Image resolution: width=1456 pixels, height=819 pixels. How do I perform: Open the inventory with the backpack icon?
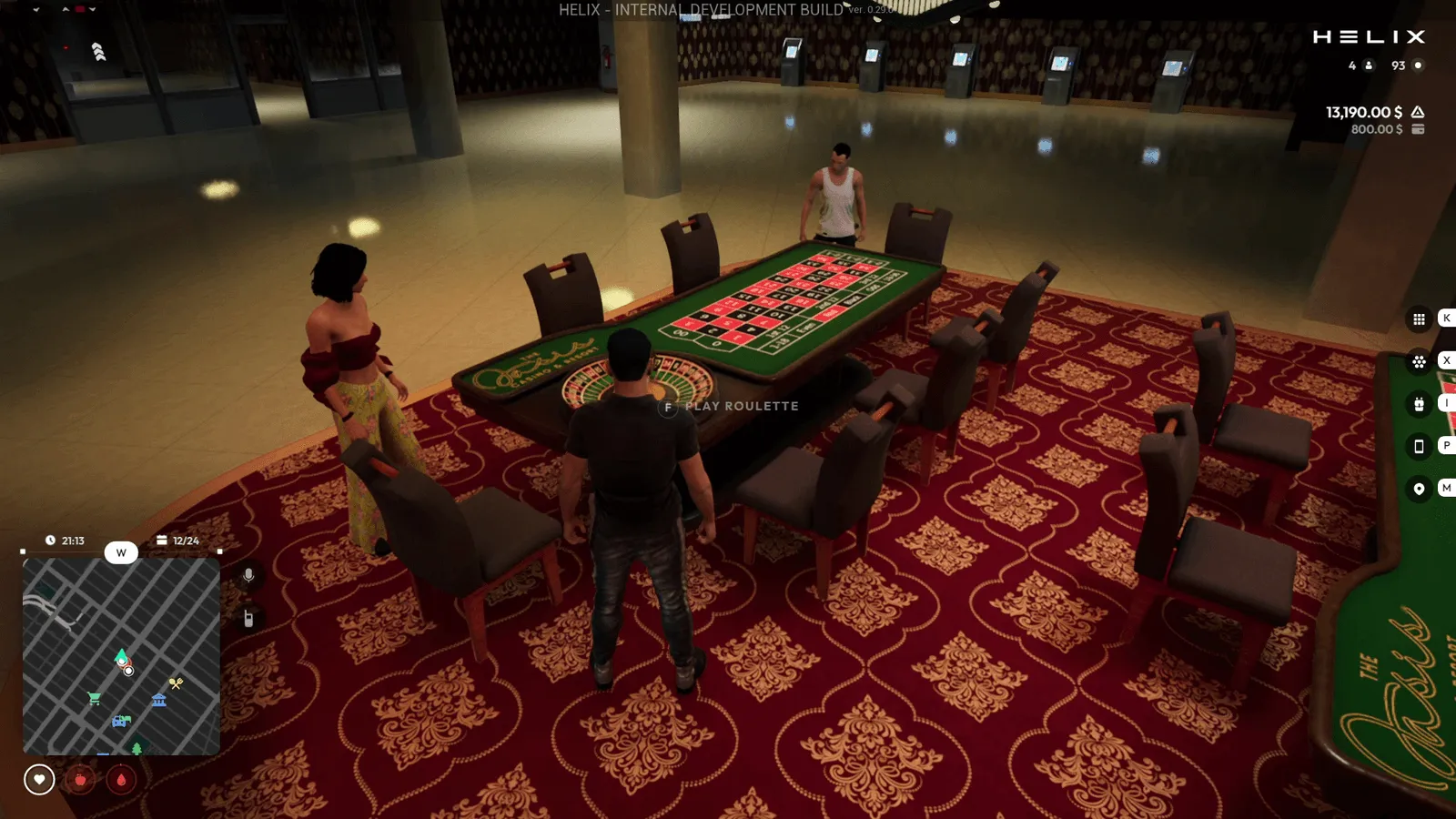(1419, 404)
